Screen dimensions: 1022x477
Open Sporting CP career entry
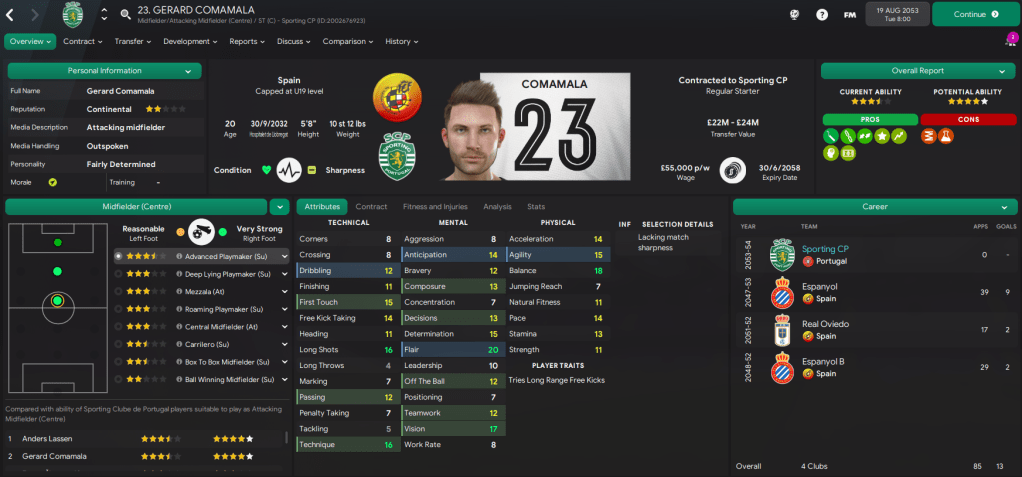click(825, 249)
